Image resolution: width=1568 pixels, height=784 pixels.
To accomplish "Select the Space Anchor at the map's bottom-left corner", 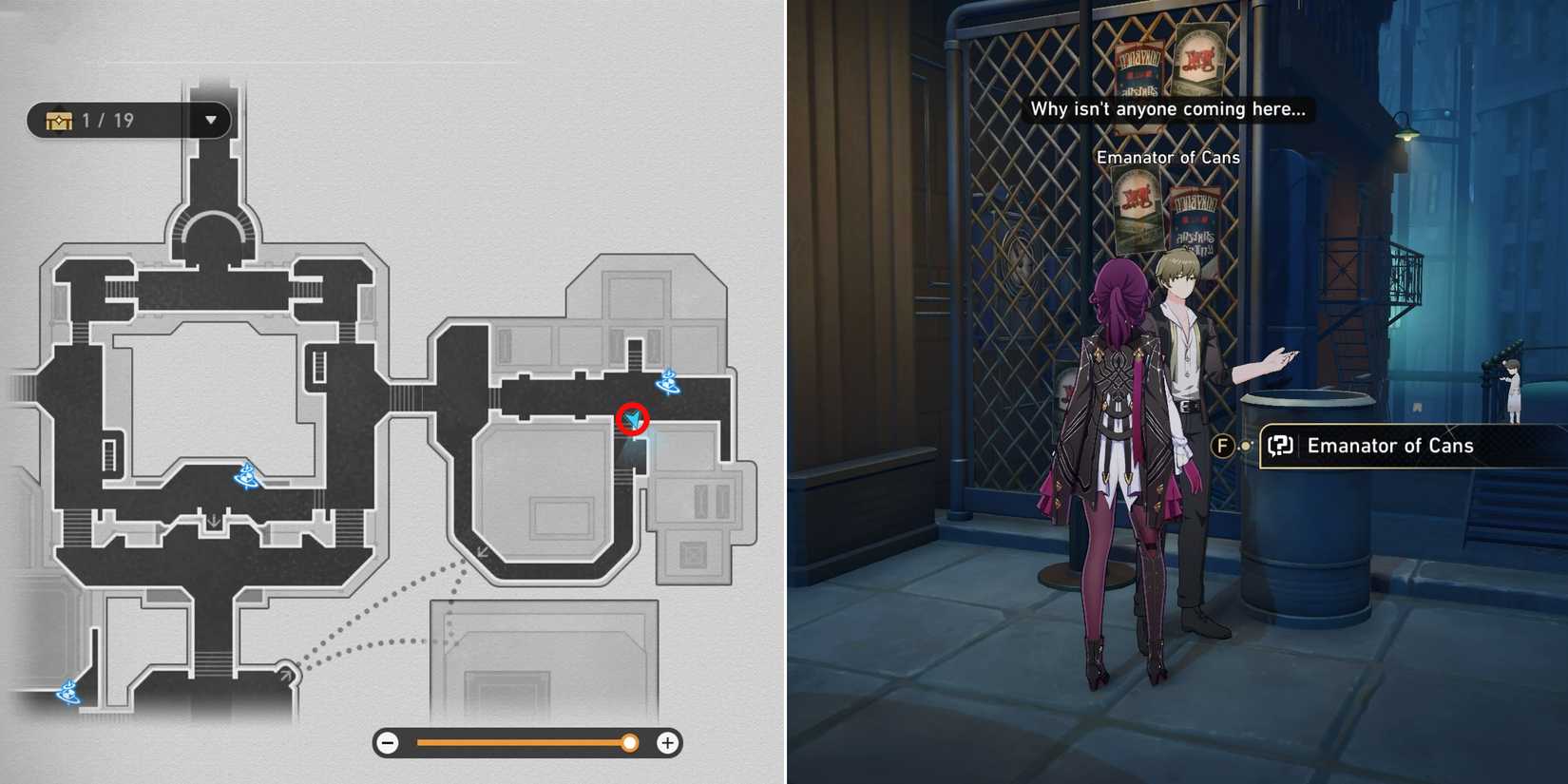I will click(x=67, y=695).
